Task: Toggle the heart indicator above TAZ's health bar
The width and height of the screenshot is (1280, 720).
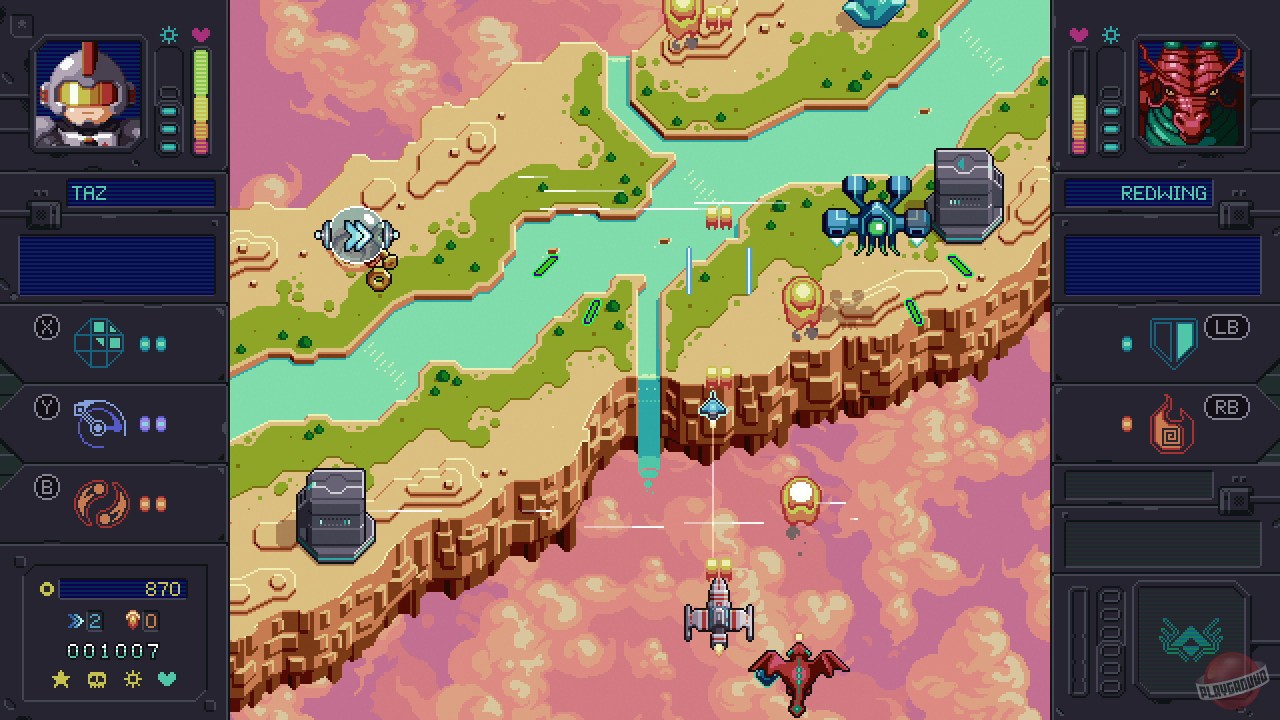Action: pyautogui.click(x=202, y=34)
